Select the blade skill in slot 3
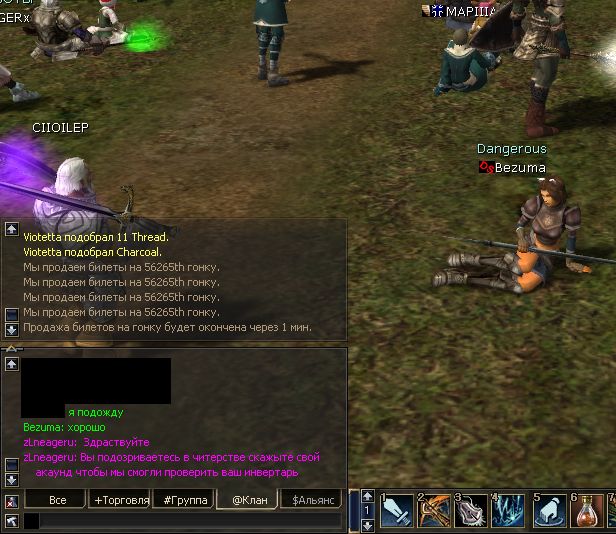Viewport: 616px width, 534px height. tap(471, 510)
